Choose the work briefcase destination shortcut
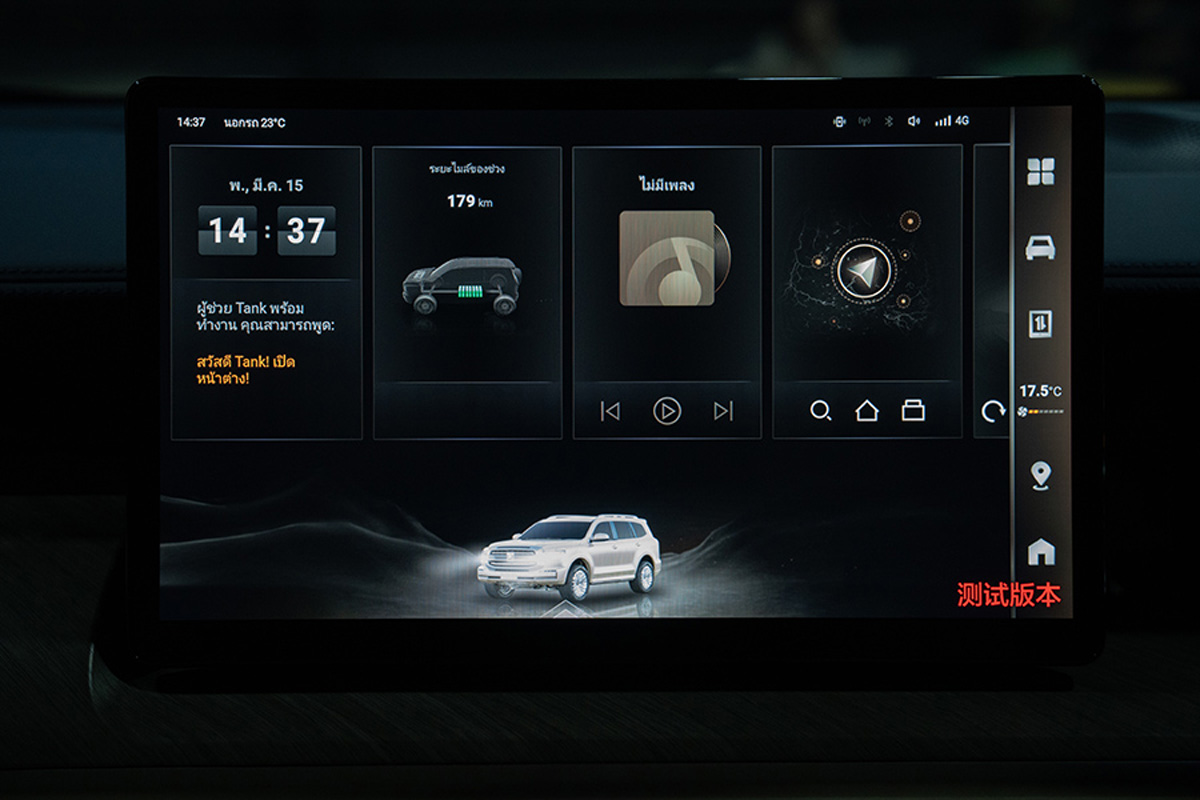The width and height of the screenshot is (1200, 800). tap(913, 411)
